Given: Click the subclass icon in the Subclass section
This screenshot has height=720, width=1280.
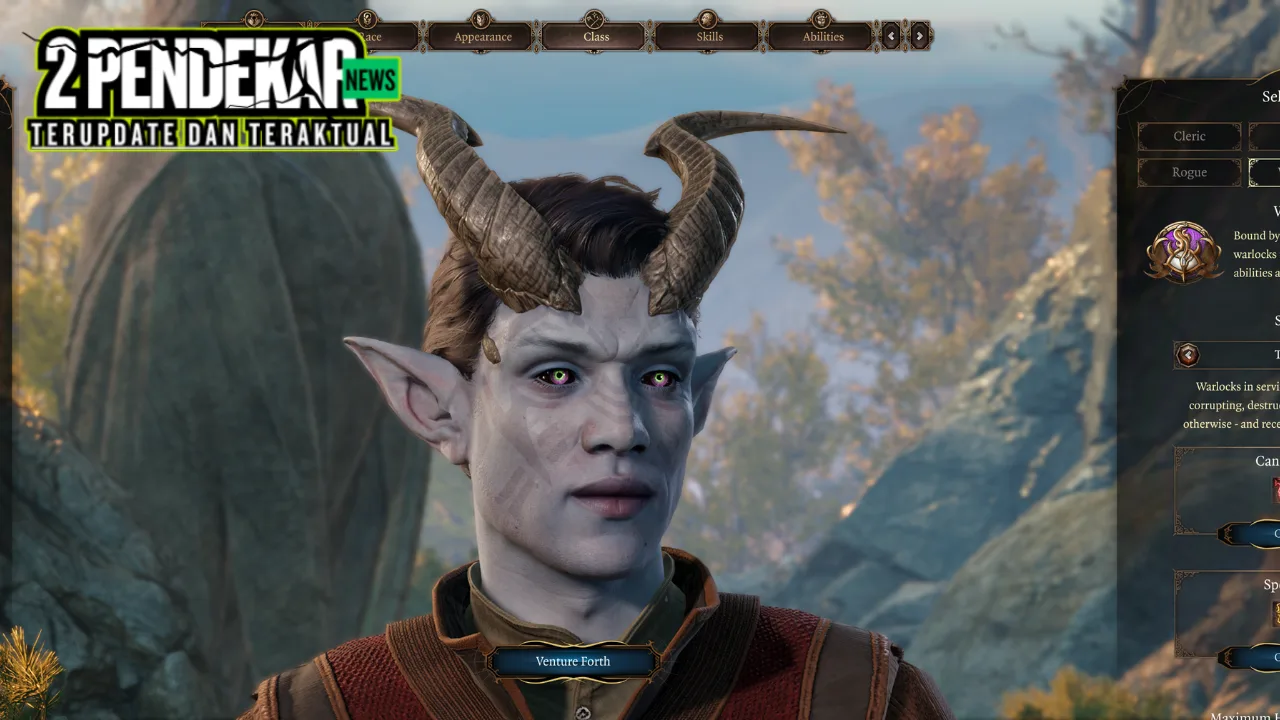Looking at the screenshot, I should click(x=1189, y=355).
